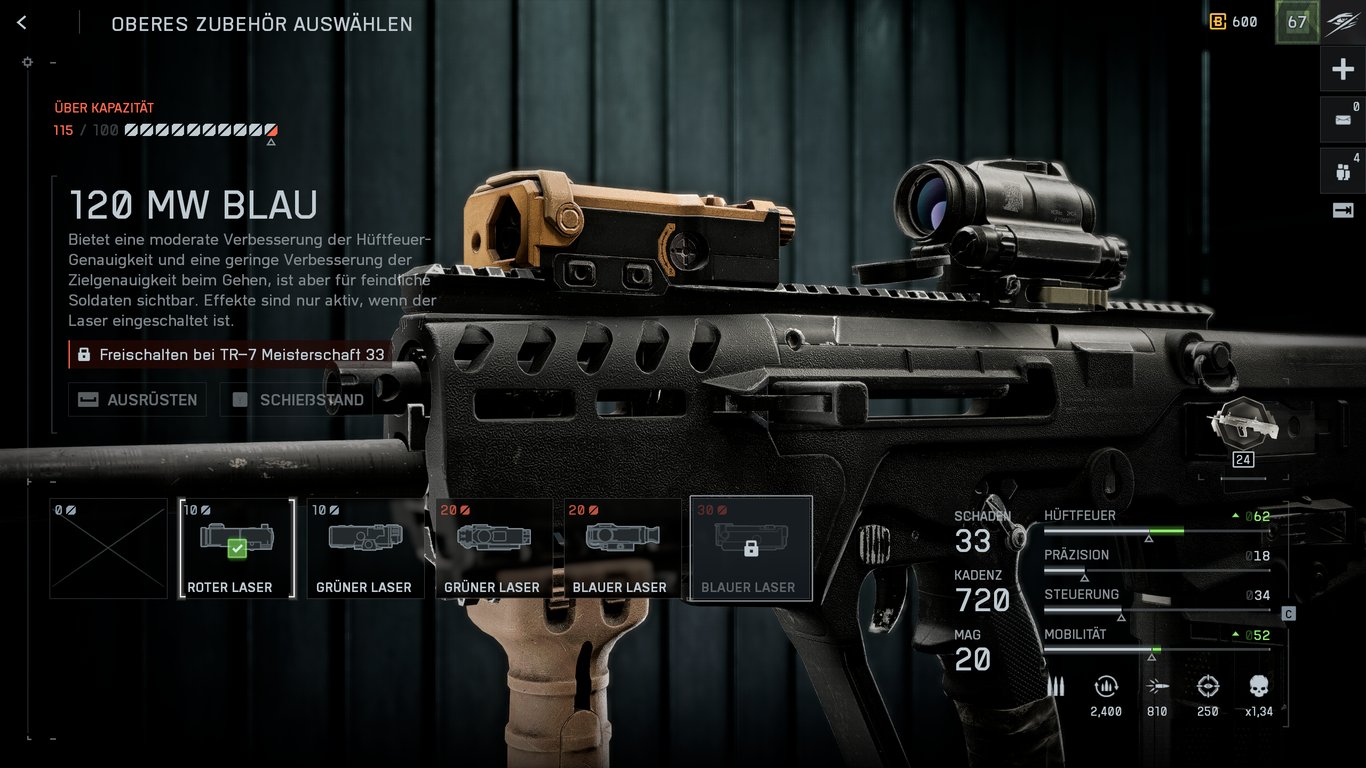Go back using the top-left chevron

coord(21,22)
